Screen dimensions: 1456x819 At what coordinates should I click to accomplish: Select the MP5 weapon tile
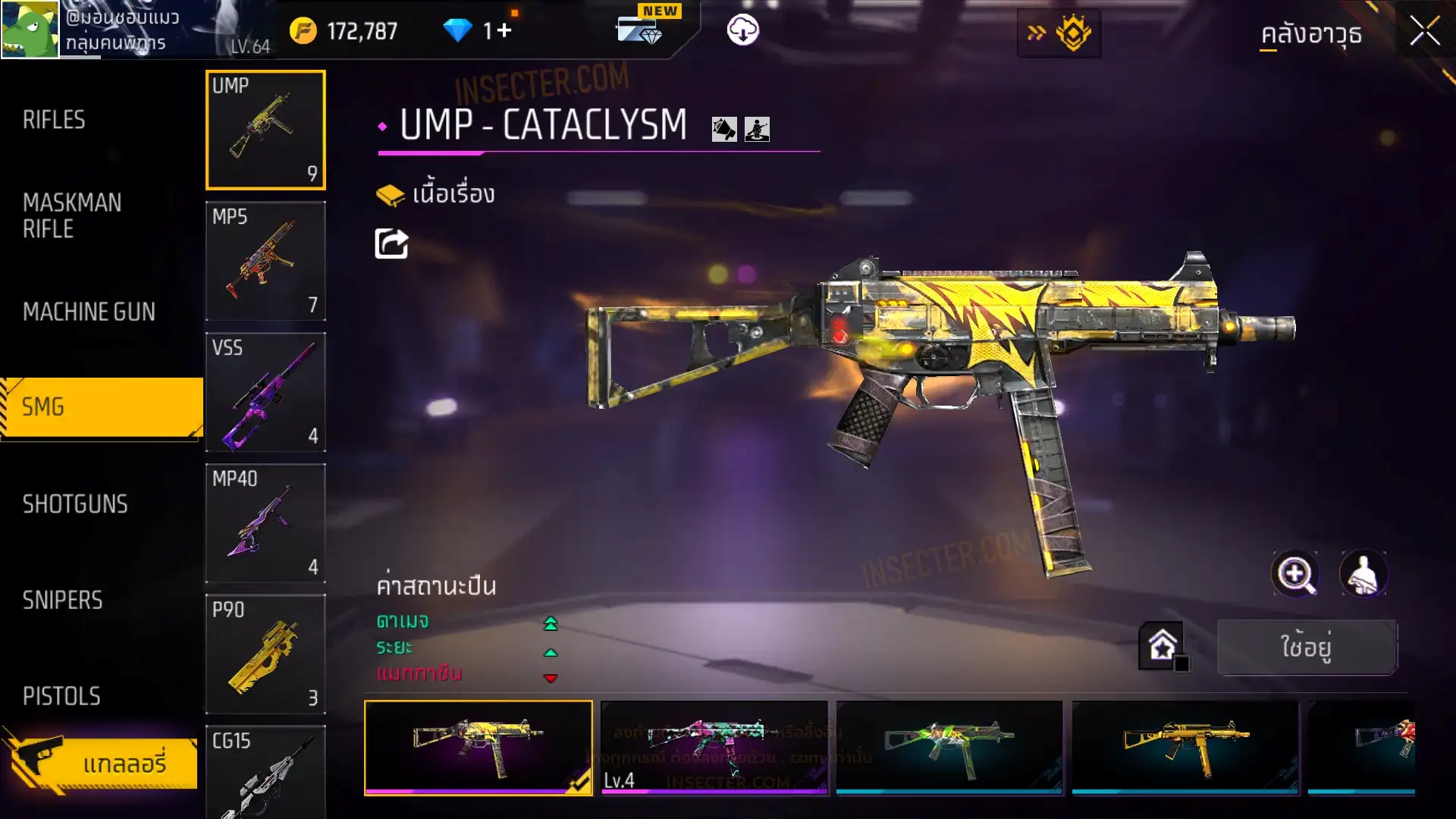pyautogui.click(x=265, y=261)
